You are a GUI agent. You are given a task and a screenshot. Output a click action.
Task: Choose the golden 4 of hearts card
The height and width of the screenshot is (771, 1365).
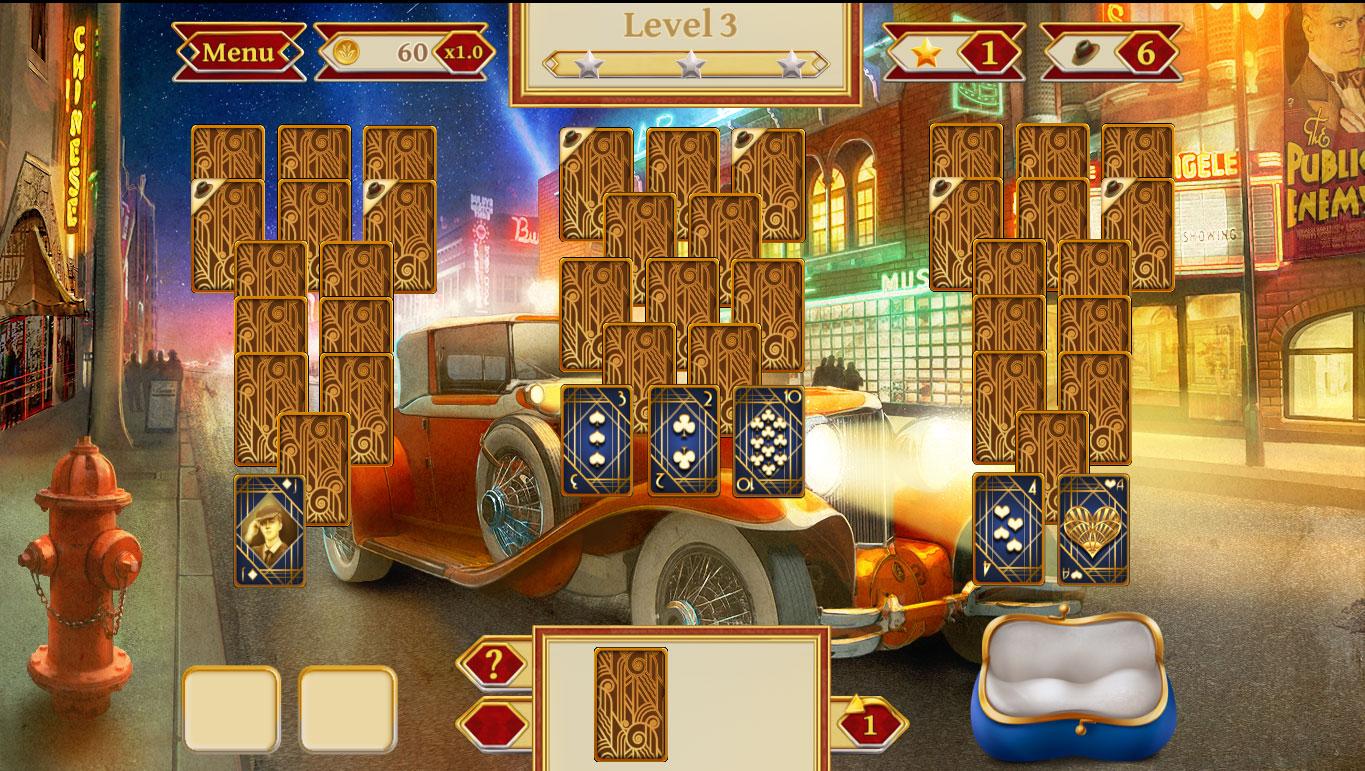coord(1093,529)
